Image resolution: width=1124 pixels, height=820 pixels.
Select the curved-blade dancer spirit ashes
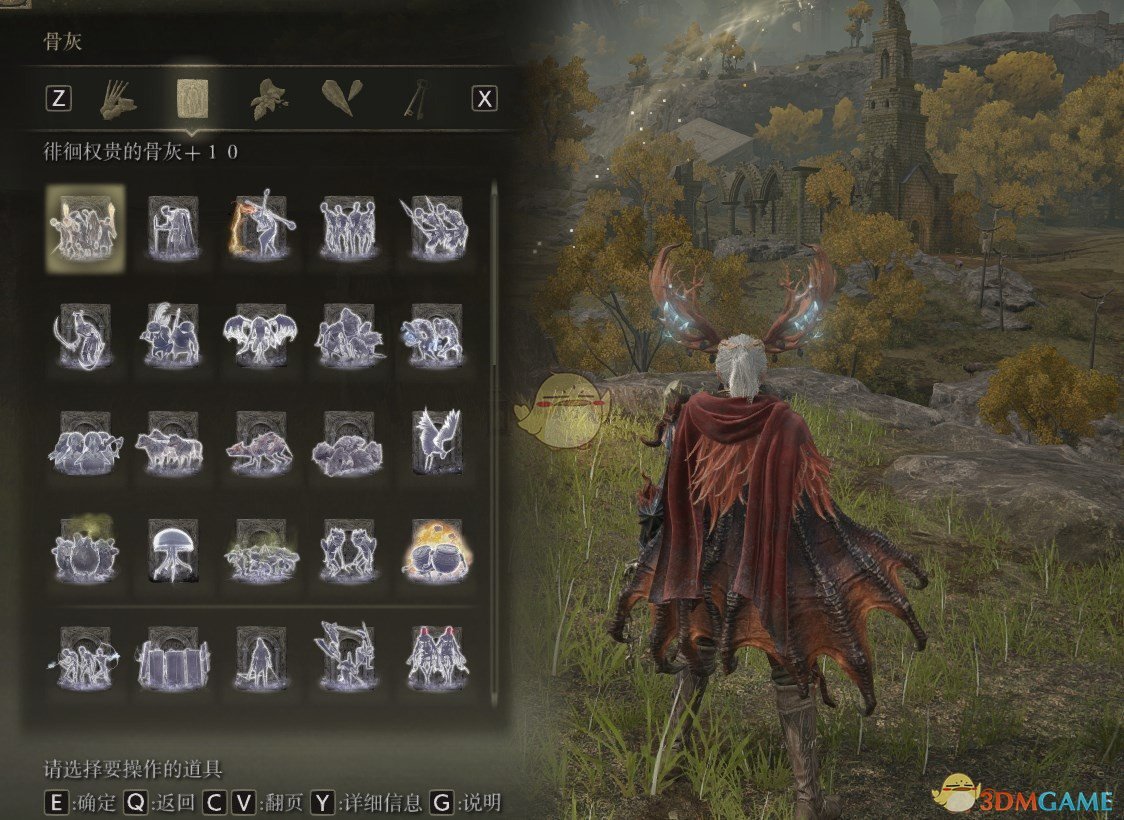pos(85,337)
